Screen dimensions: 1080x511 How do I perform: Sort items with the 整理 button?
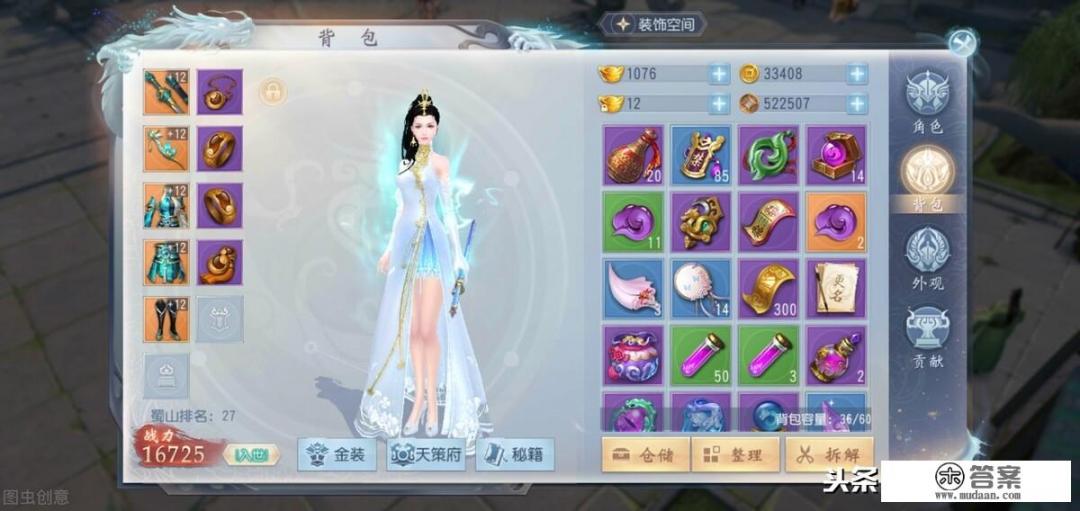pyautogui.click(x=734, y=455)
